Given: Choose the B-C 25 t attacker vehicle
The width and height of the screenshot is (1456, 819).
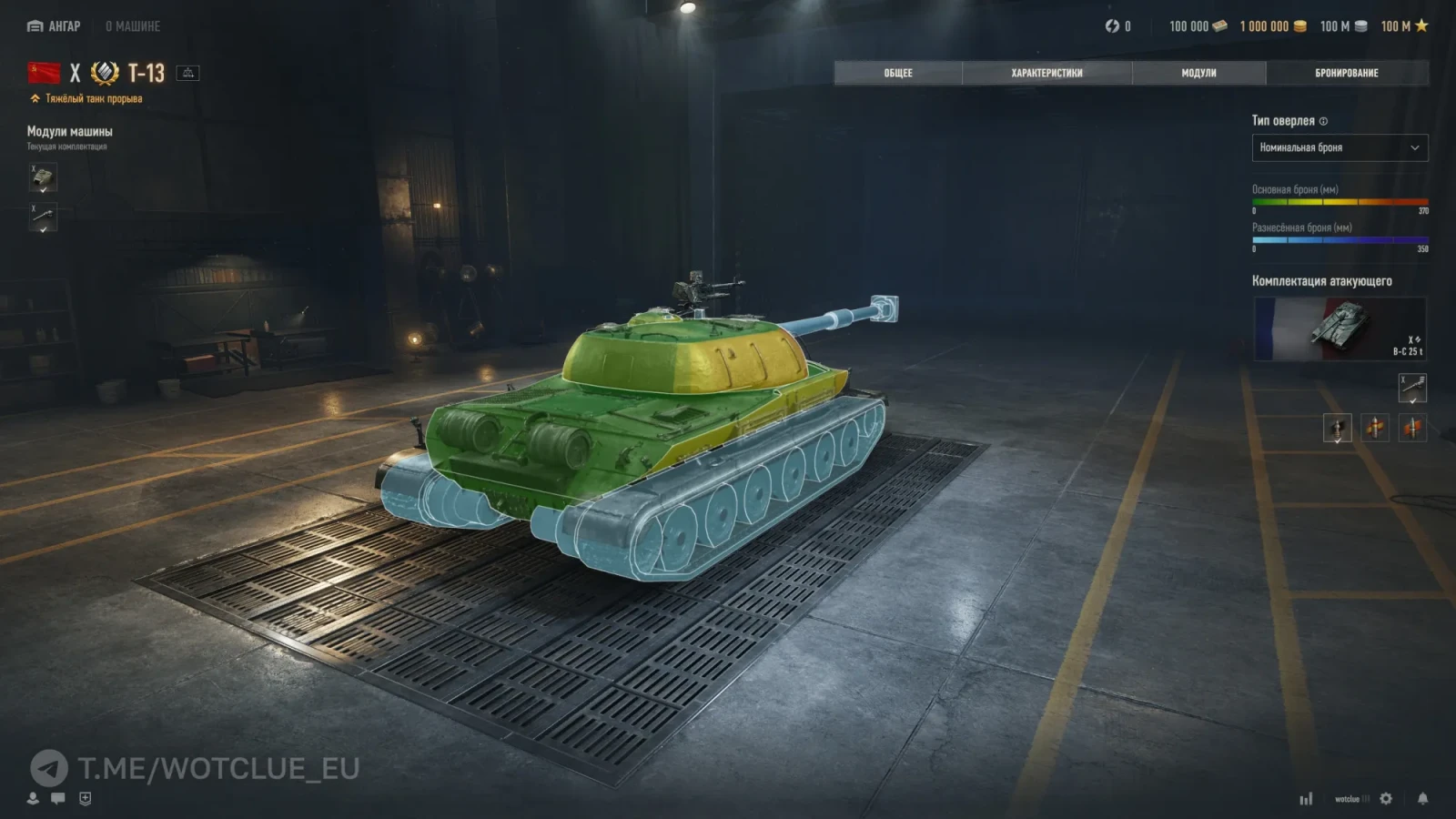Looking at the screenshot, I should 1340,329.
